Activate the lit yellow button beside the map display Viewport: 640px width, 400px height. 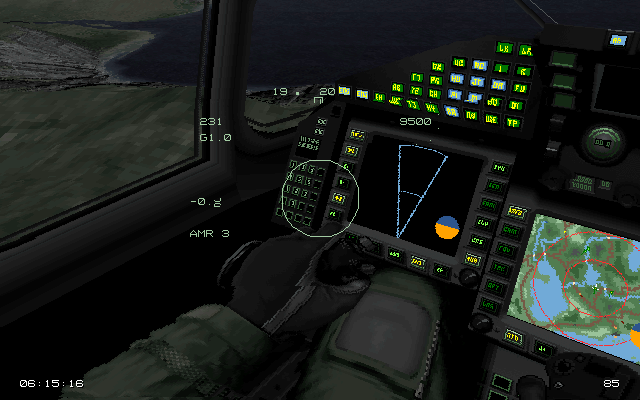pos(516,213)
